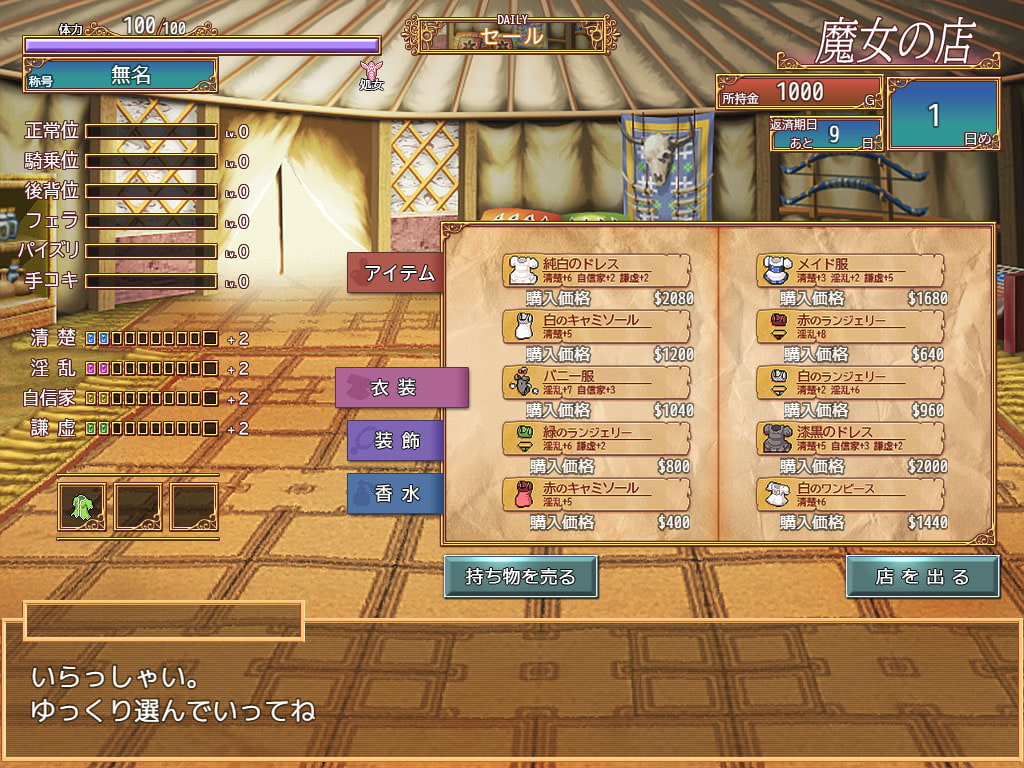
Task: Select the 白のキャミソール listing
Action: pos(596,326)
